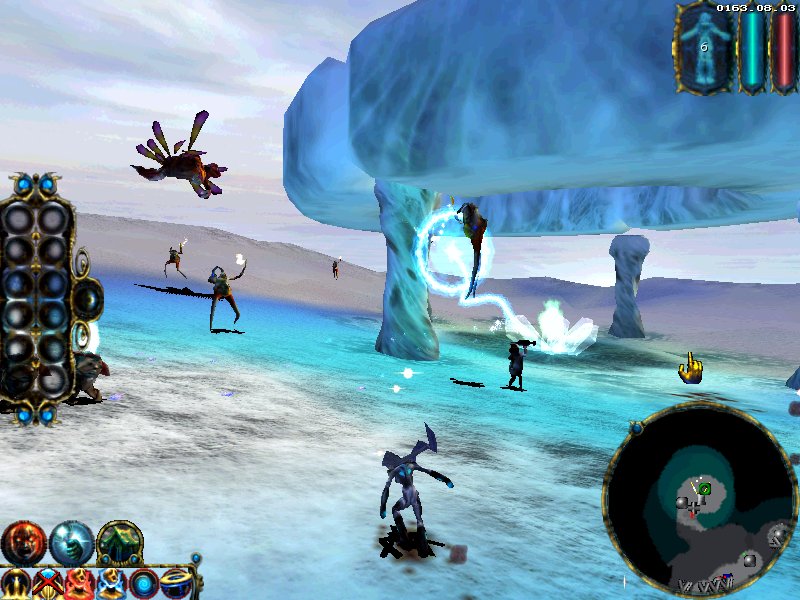Activate the blue swirl vortex spell
Image resolution: width=800 pixels, height=600 pixels.
[x=144, y=583]
